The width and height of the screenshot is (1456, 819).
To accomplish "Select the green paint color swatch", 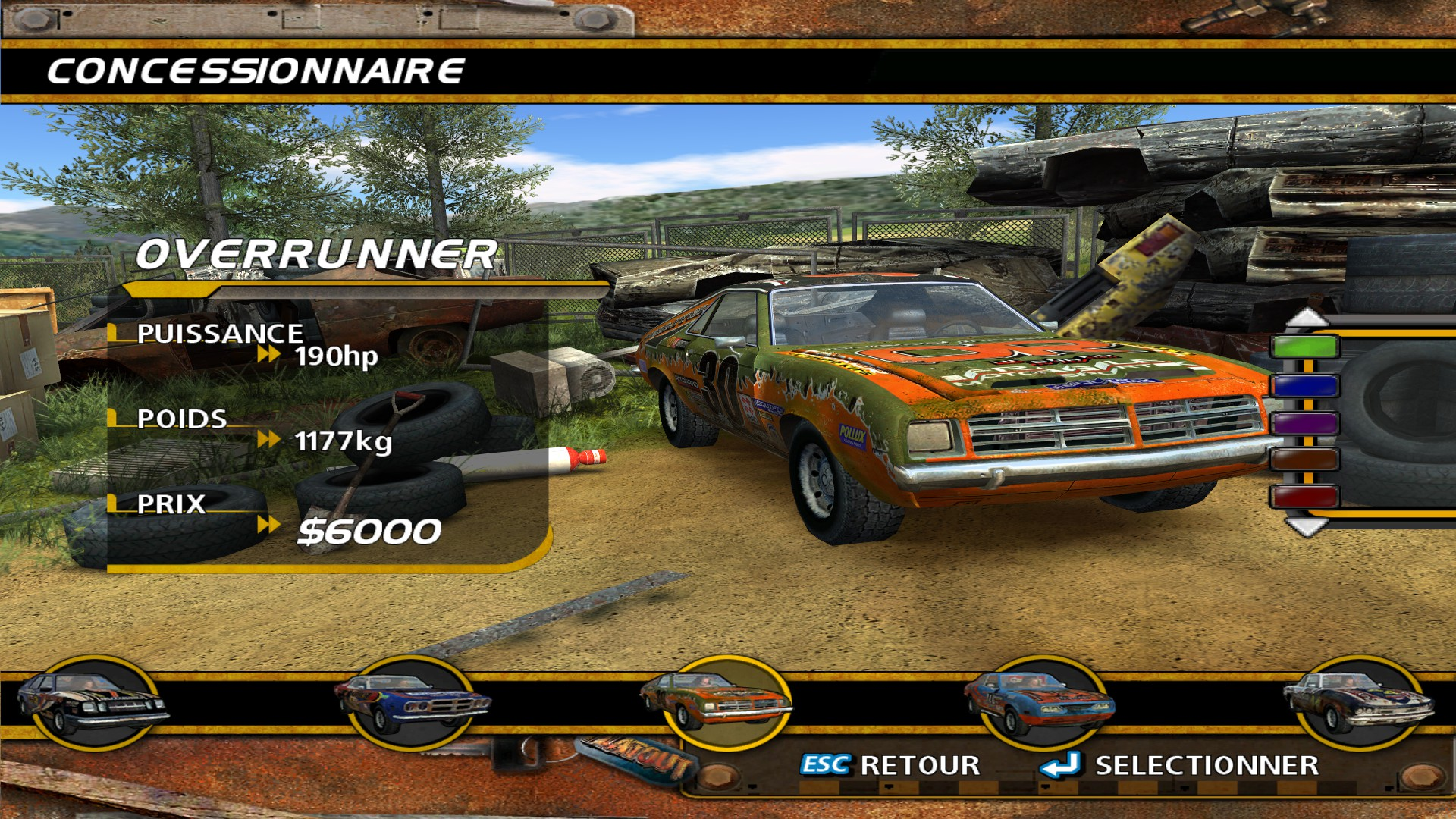I will 1304,347.
